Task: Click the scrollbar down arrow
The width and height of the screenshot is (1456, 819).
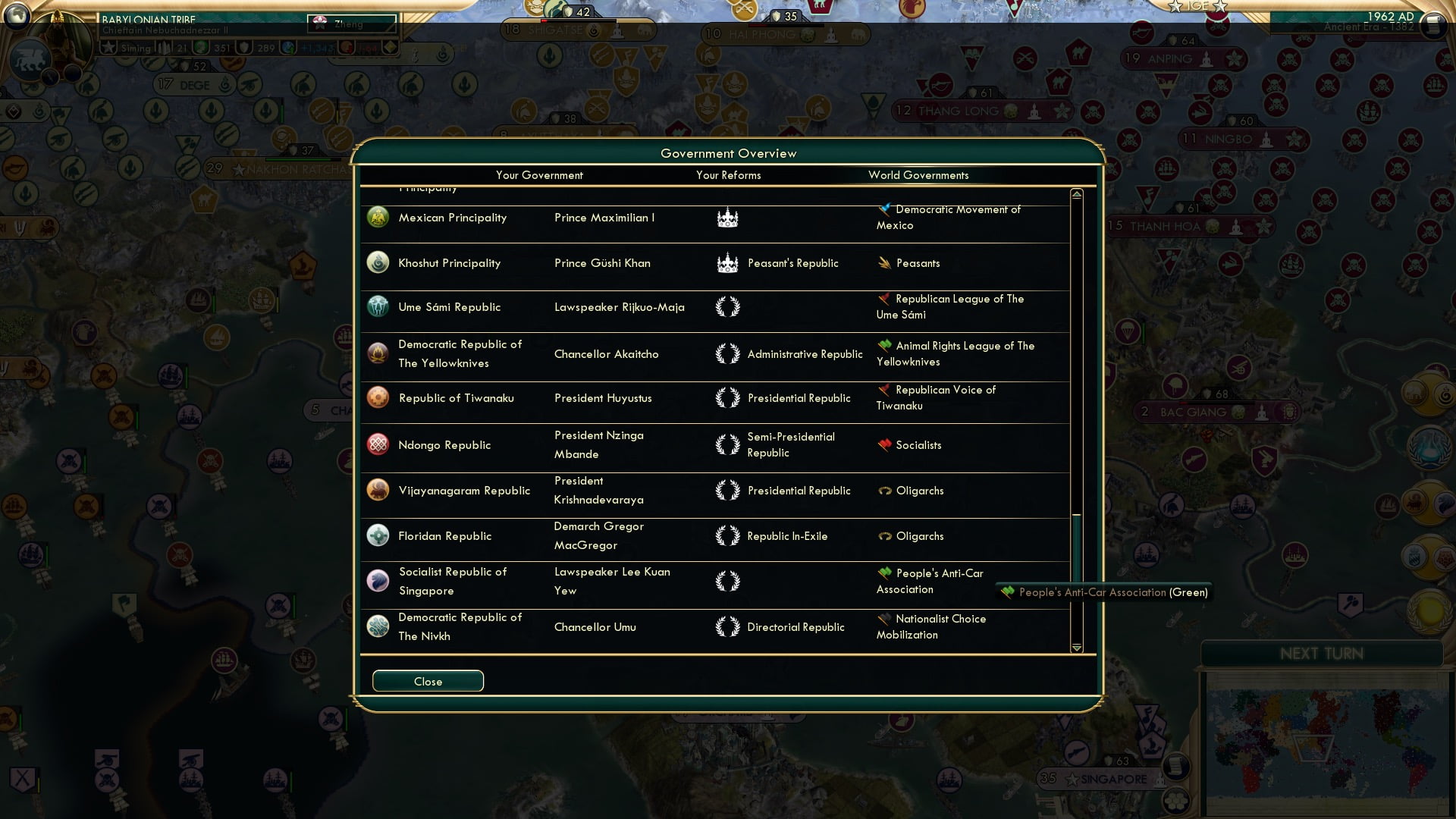Action: click(1076, 648)
